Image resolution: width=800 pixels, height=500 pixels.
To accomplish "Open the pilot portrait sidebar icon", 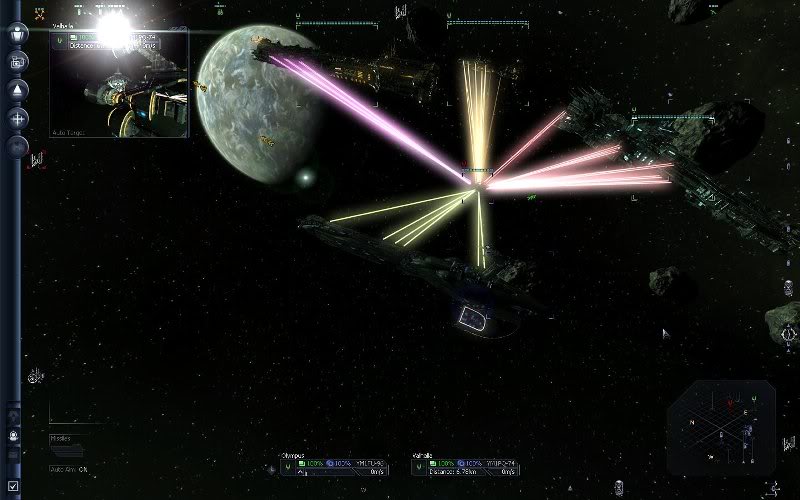I will tap(14, 436).
